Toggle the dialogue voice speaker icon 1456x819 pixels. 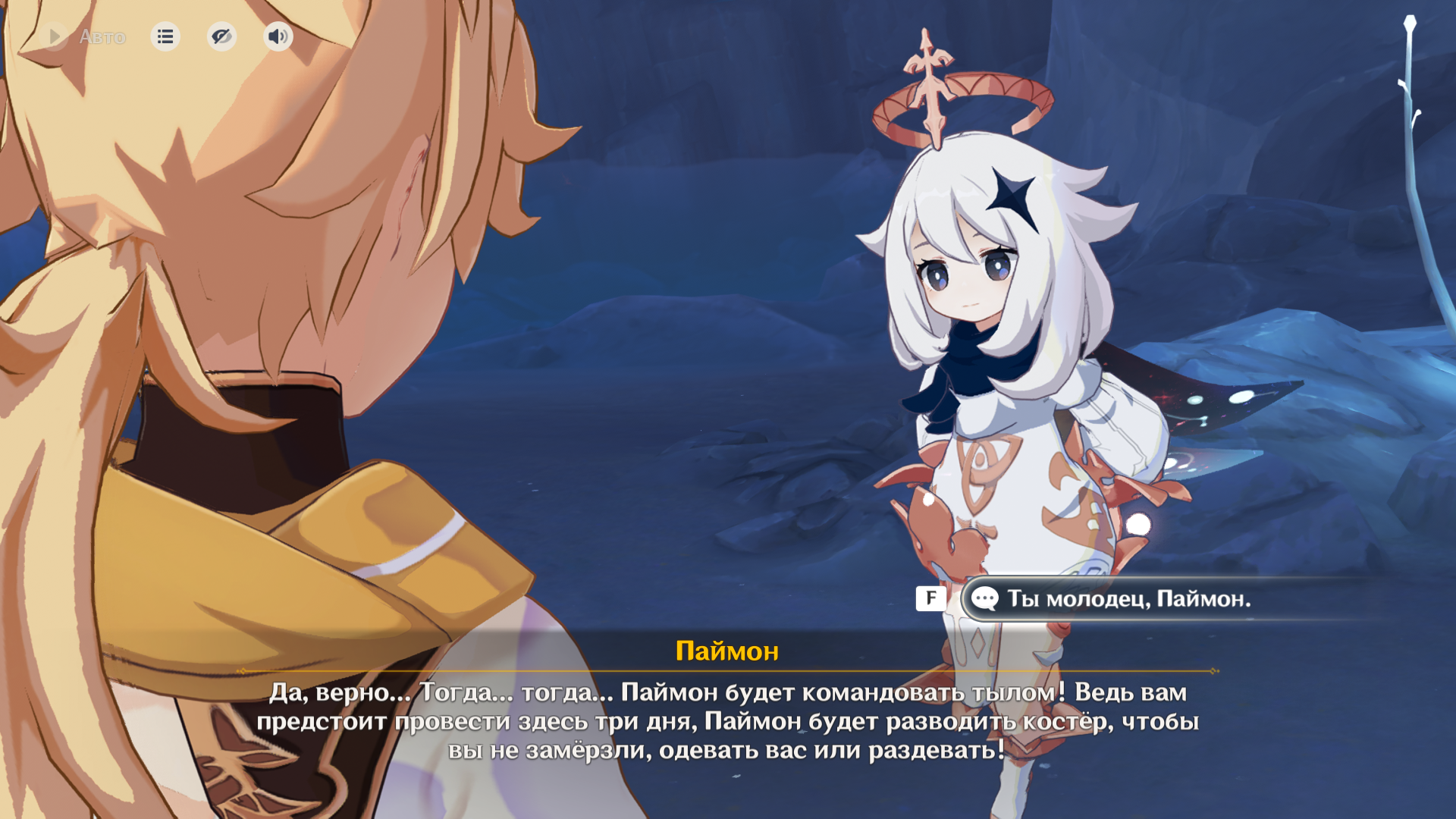[278, 36]
